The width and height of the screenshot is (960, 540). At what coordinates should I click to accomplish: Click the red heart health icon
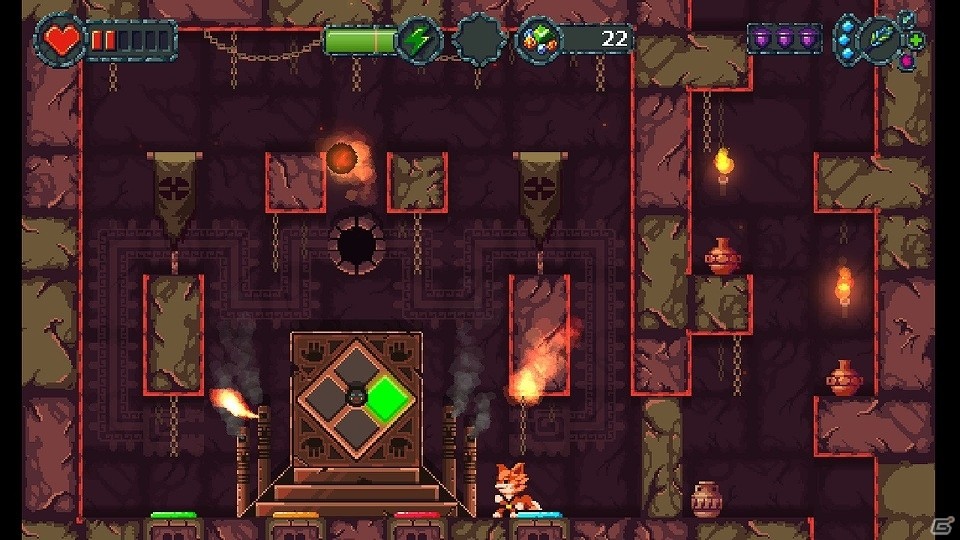point(62,40)
